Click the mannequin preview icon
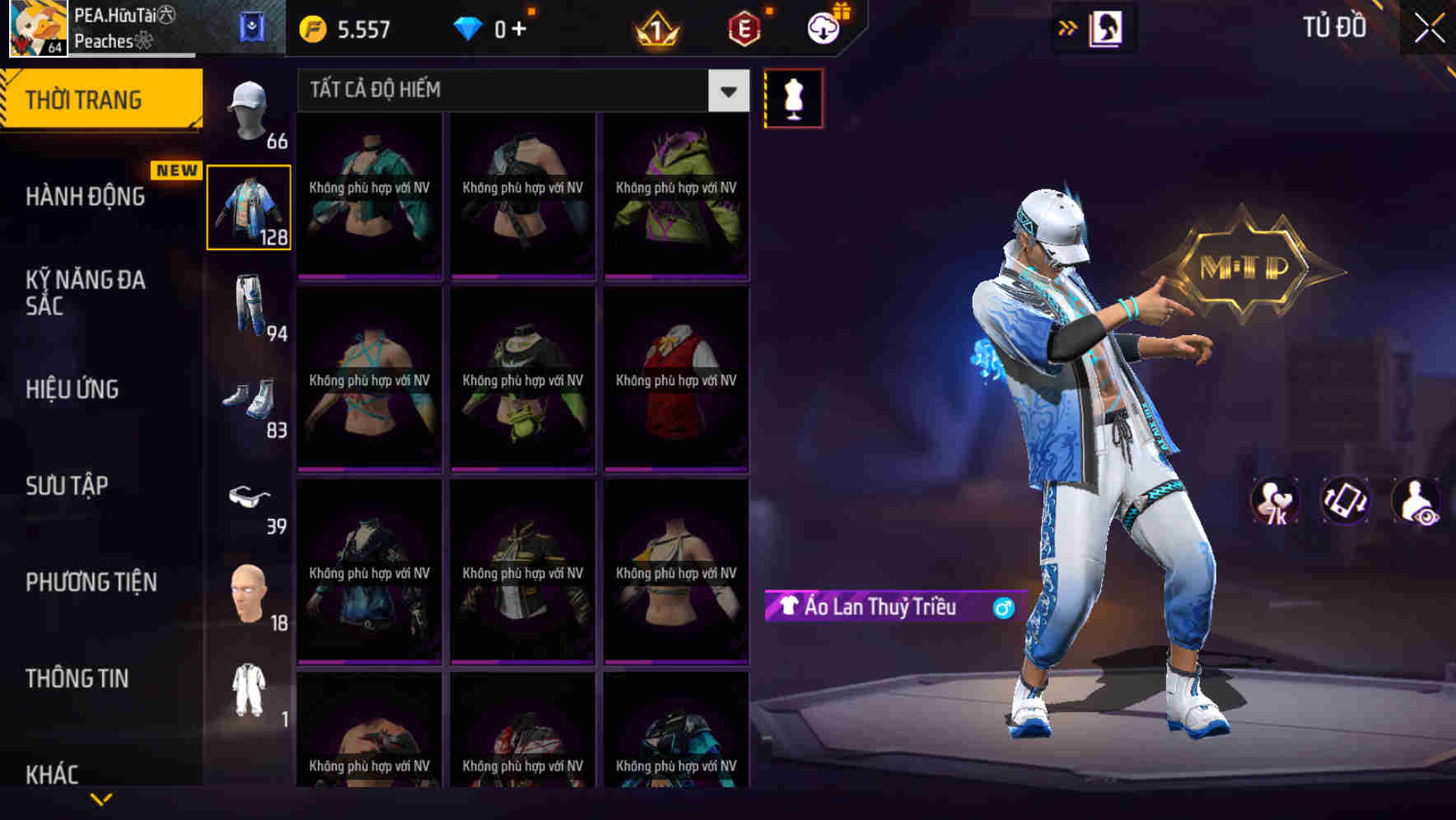Screen dimensions: 1456x820 pyautogui.click(x=793, y=97)
